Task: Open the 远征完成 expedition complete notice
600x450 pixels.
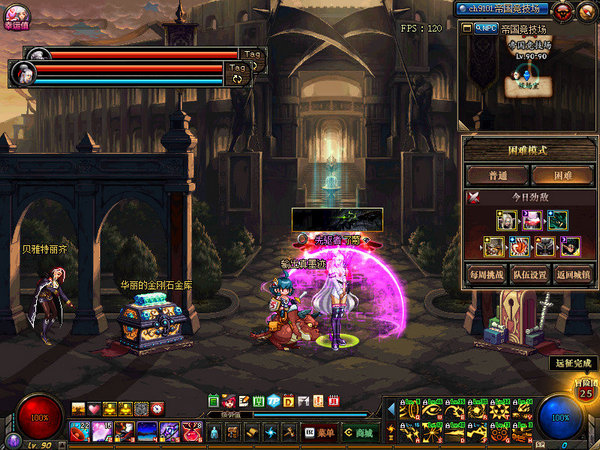Action: (x=571, y=363)
